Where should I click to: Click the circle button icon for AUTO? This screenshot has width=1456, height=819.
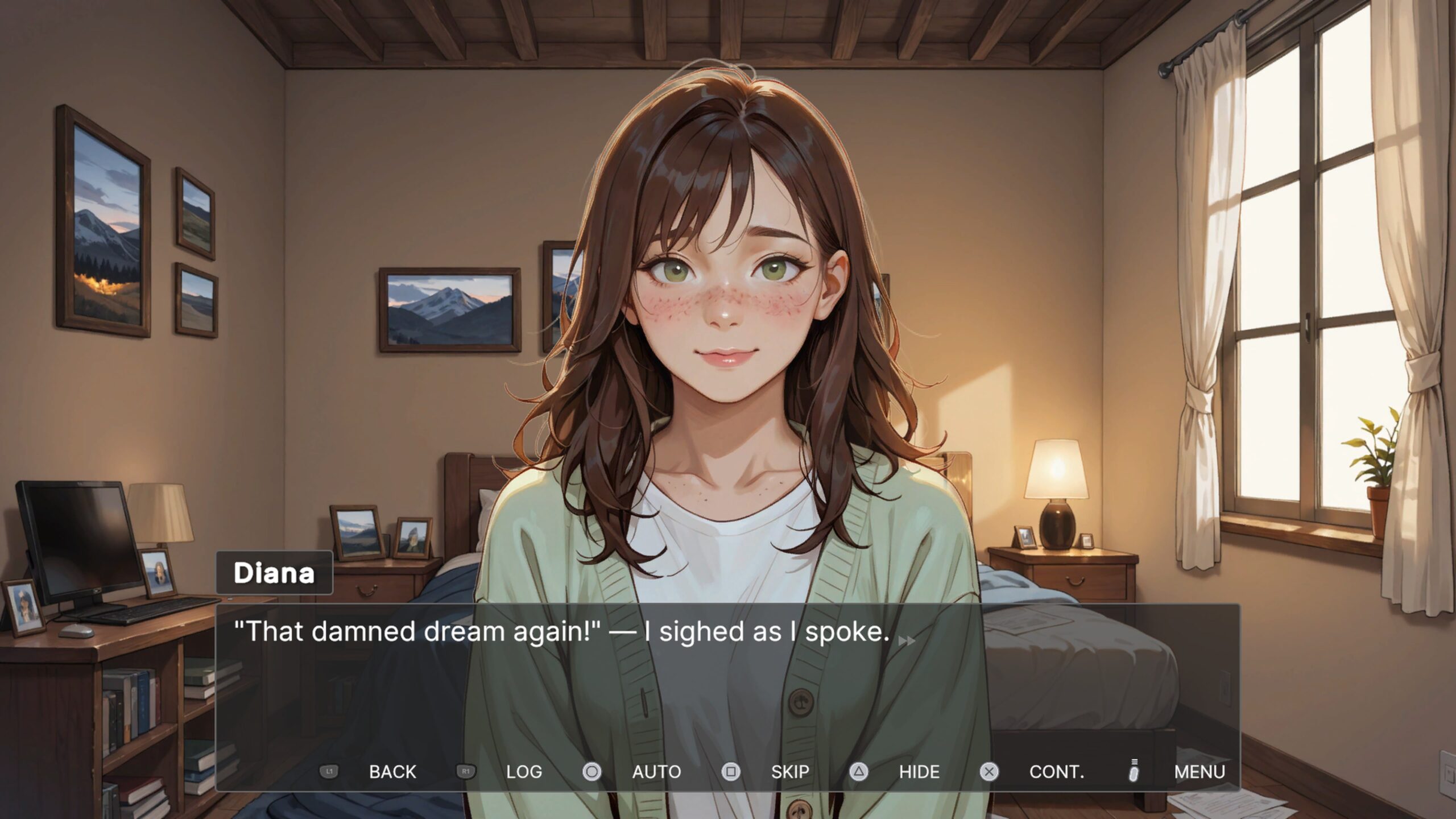(591, 772)
